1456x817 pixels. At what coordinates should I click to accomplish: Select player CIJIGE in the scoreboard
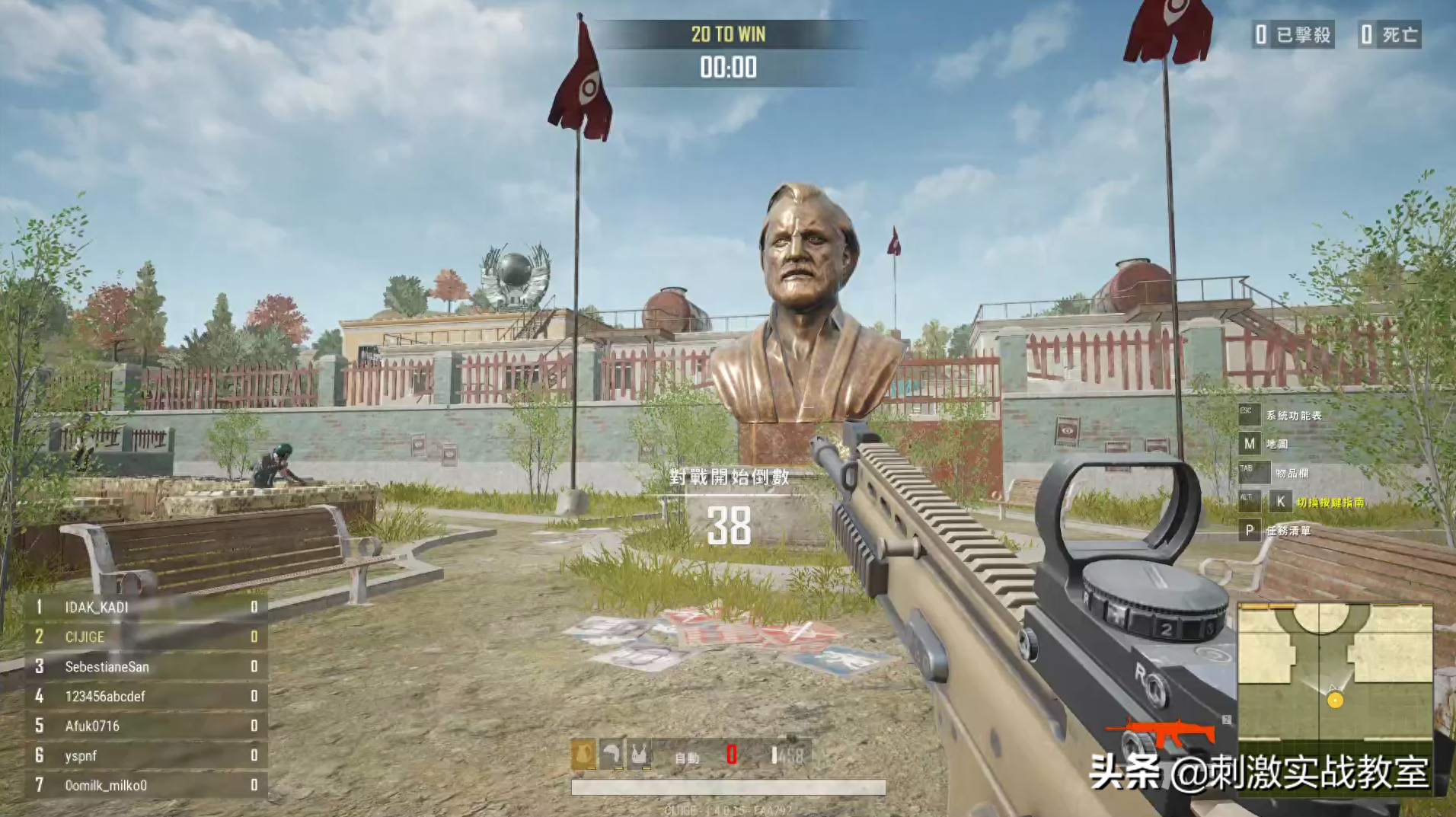pos(146,637)
